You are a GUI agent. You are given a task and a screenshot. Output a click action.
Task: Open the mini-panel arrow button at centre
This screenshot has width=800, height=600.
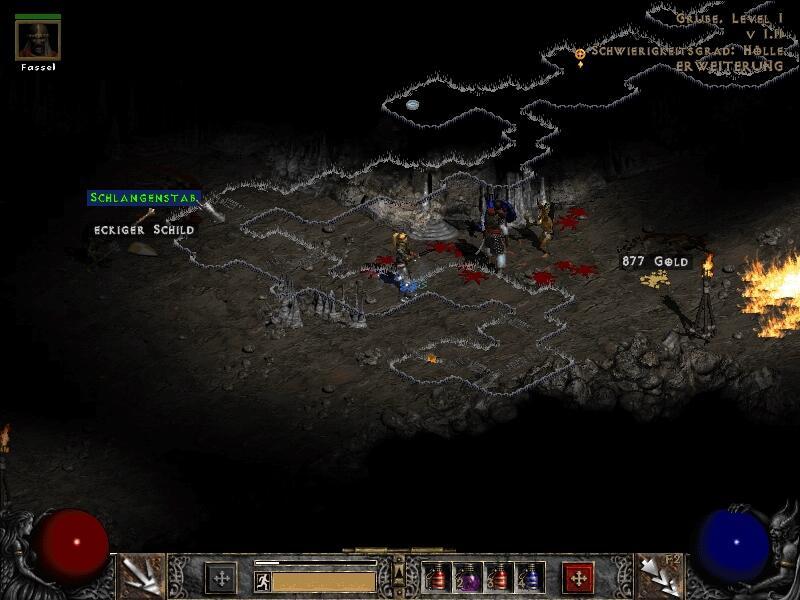tap(399, 571)
